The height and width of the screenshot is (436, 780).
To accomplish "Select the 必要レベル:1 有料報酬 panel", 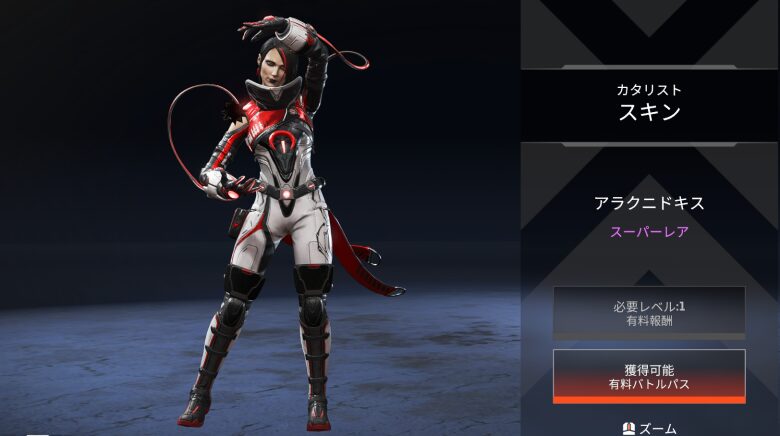I will (648, 312).
